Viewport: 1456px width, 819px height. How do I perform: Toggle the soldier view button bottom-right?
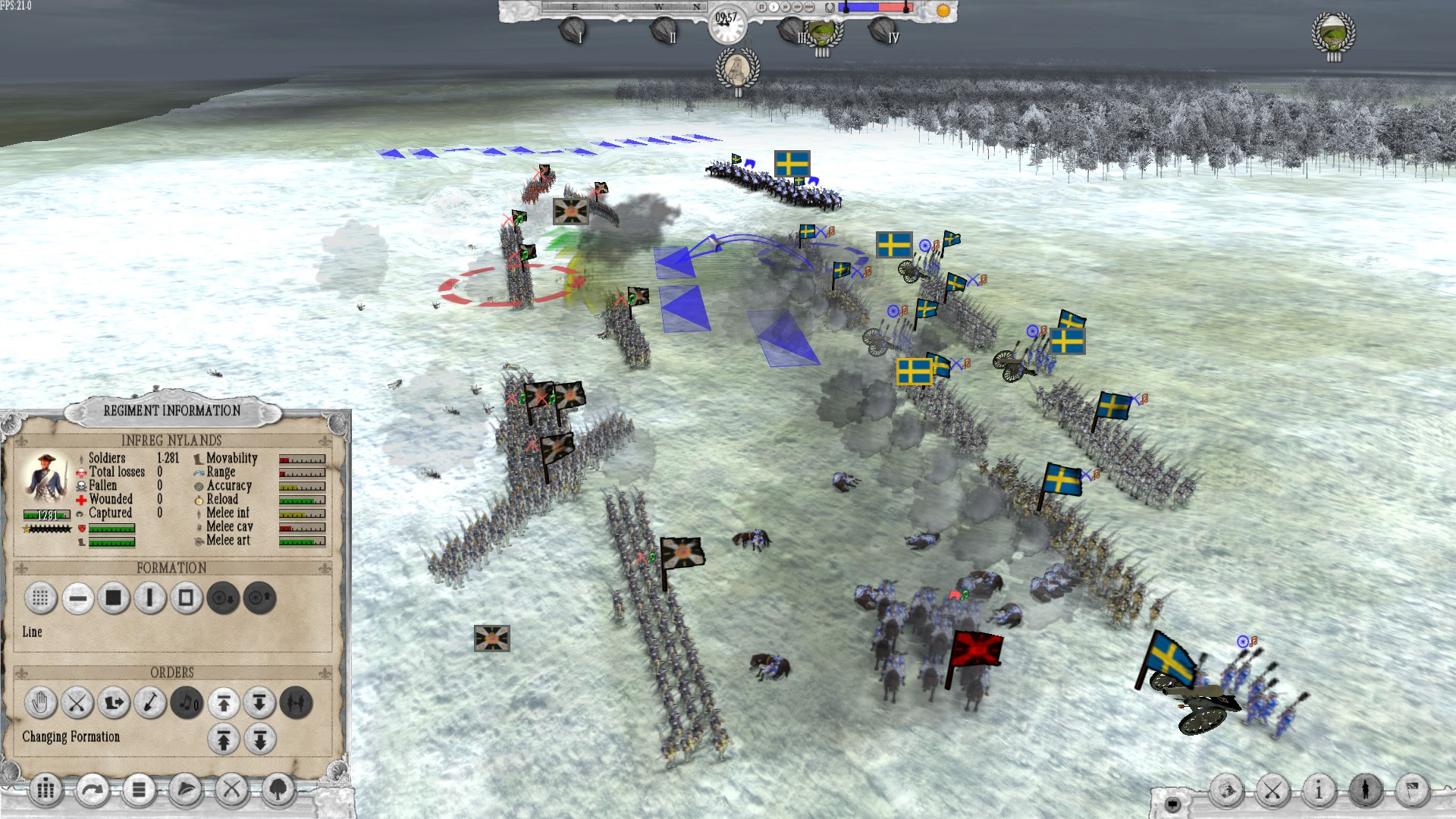pos(1365,790)
